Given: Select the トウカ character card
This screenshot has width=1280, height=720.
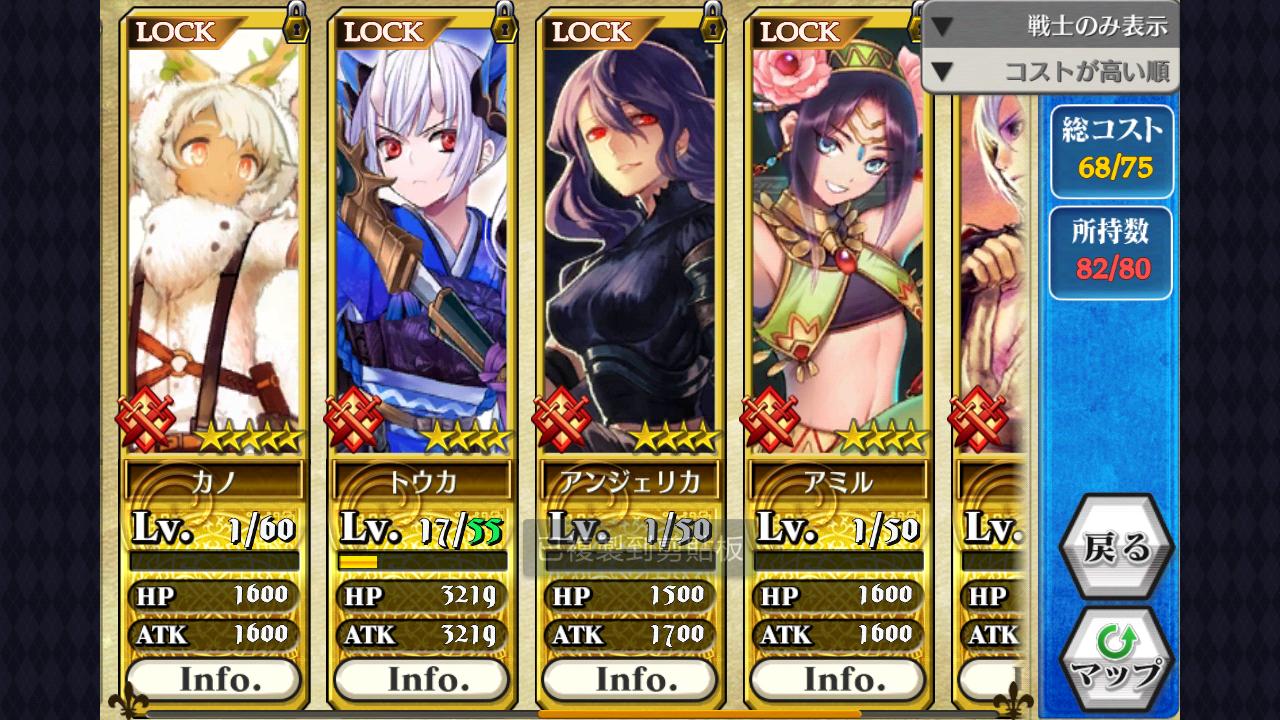Looking at the screenshot, I should (422, 250).
